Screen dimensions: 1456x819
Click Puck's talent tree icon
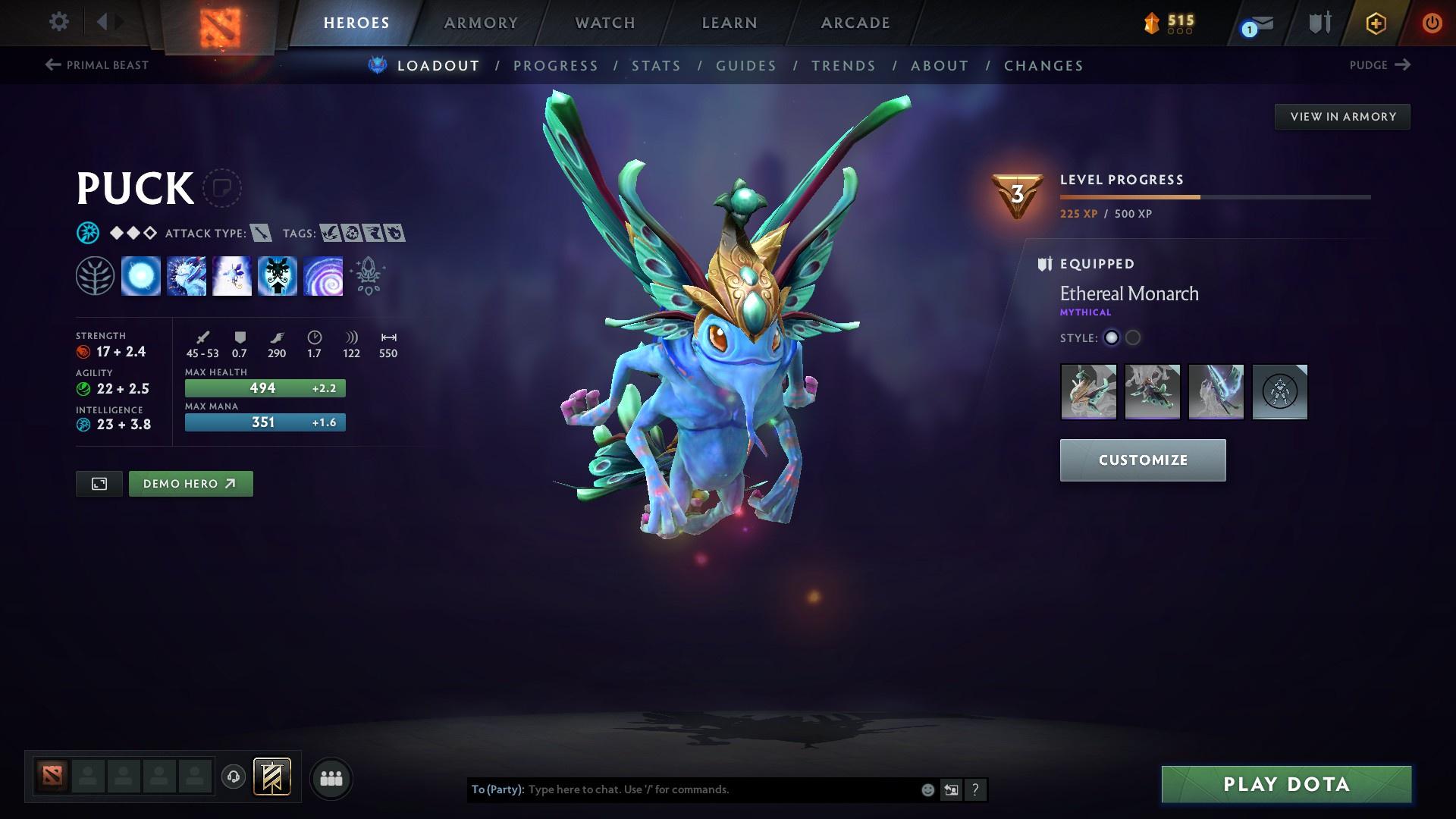pyautogui.click(x=96, y=275)
